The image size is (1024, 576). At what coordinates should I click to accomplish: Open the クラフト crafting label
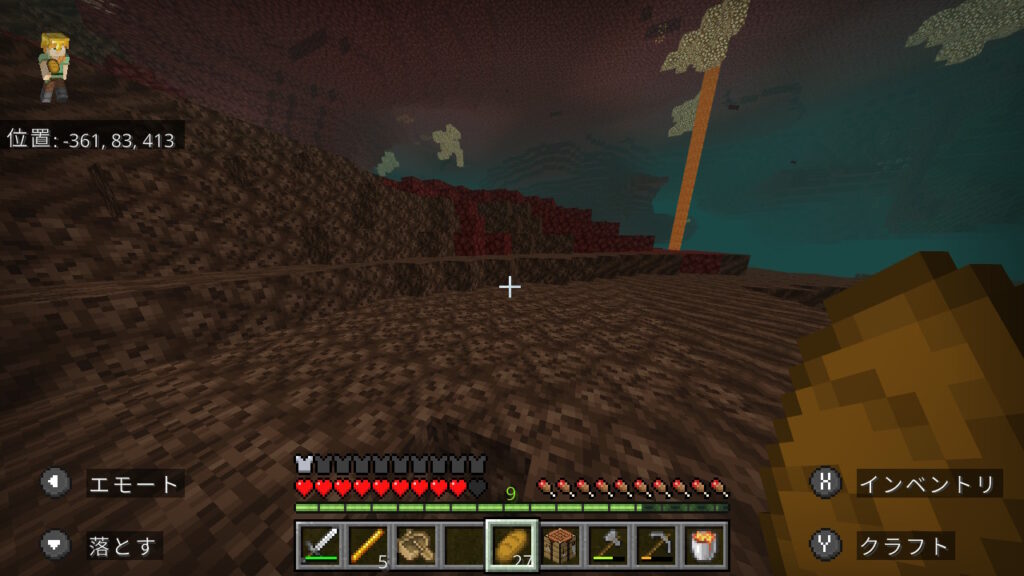click(x=905, y=546)
